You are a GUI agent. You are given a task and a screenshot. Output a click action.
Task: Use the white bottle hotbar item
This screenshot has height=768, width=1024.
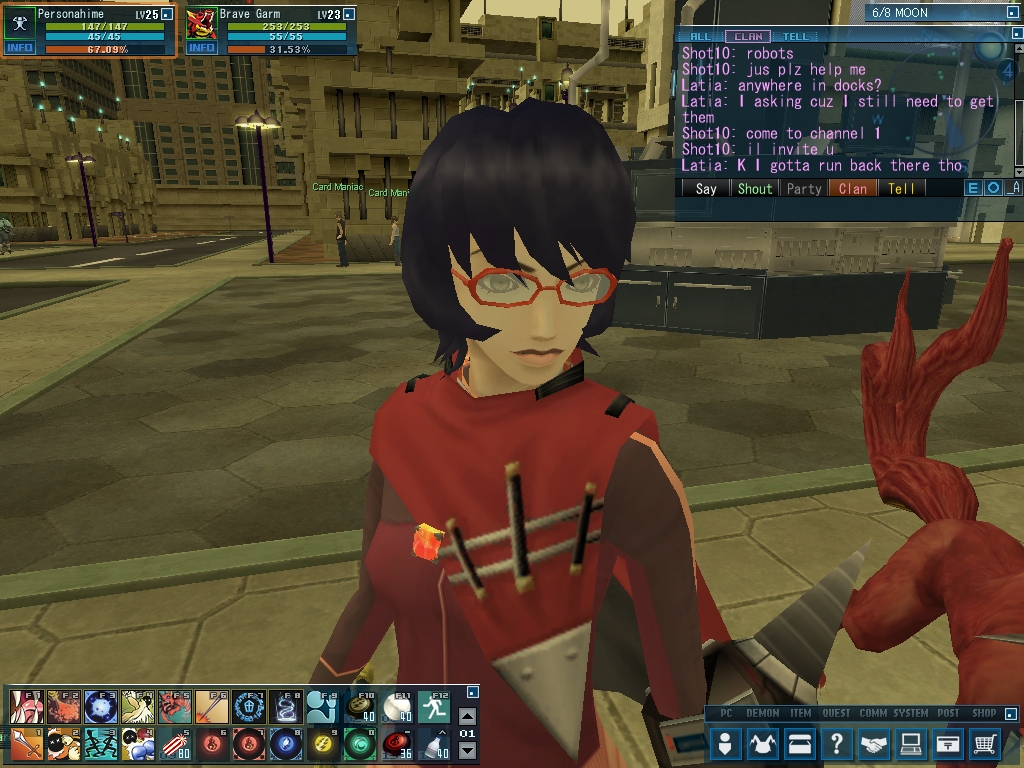coord(433,743)
